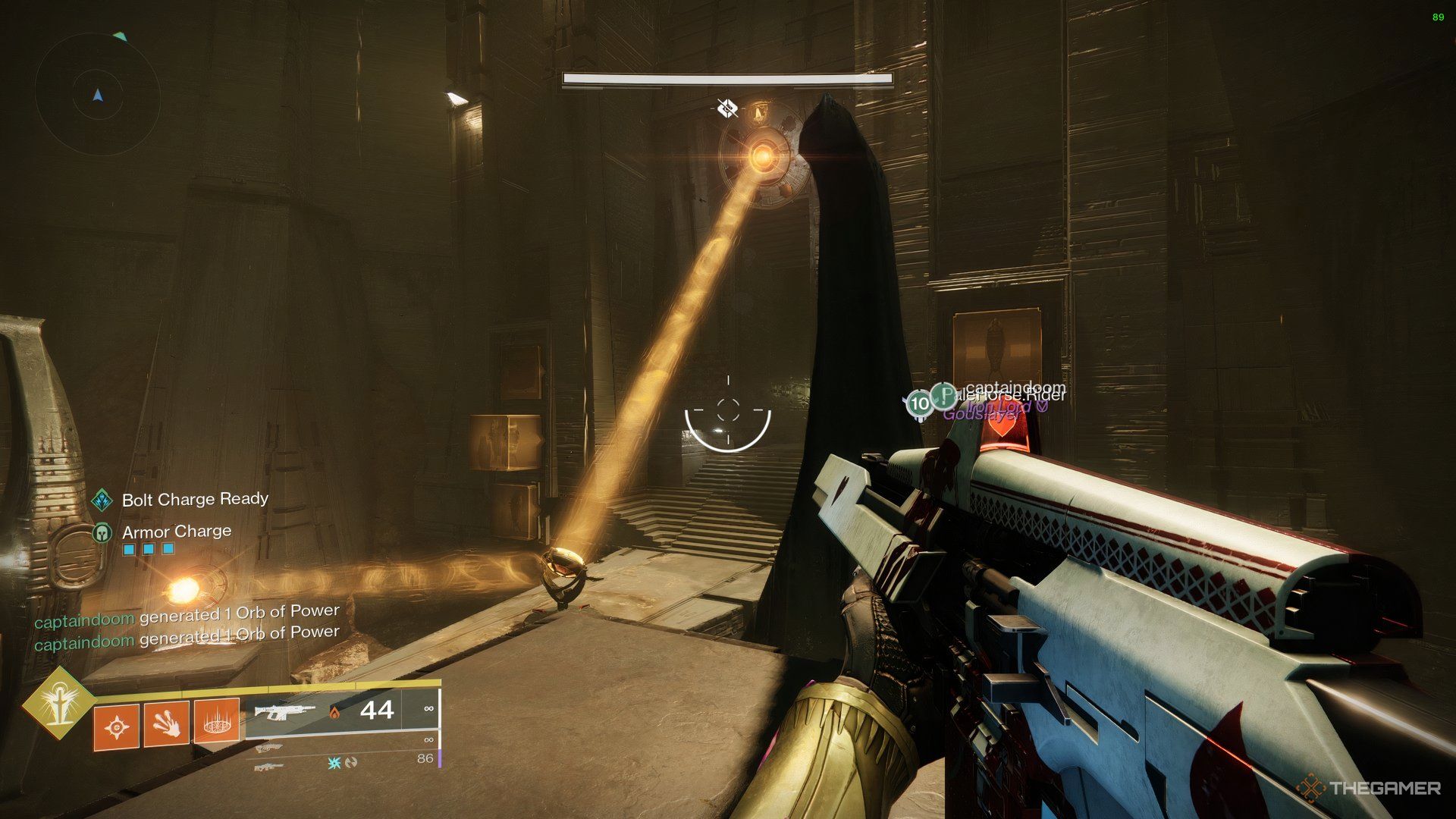Select the captaindoom player nameplate emblem
Viewport: 1456px width, 819px height.
944,395
